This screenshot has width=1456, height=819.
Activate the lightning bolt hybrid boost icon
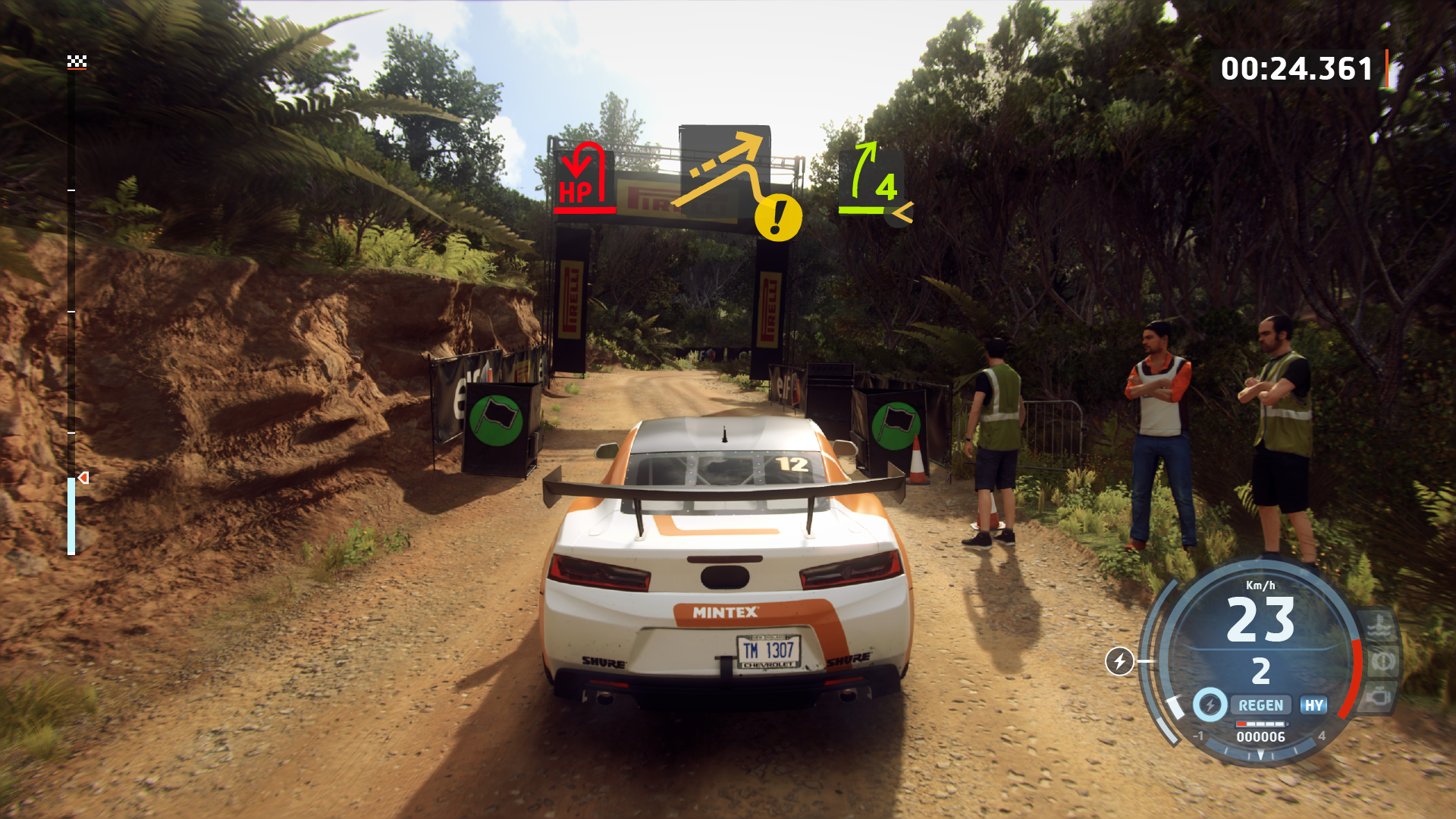pos(1119,661)
